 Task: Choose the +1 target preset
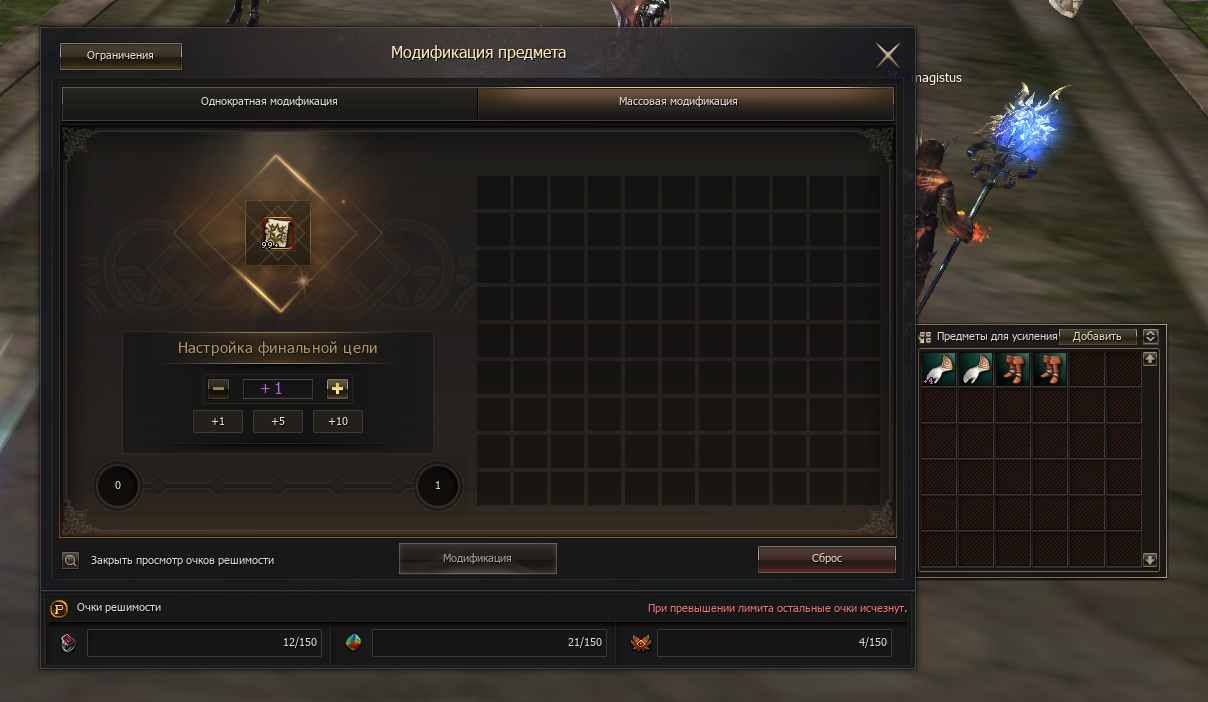(218, 422)
